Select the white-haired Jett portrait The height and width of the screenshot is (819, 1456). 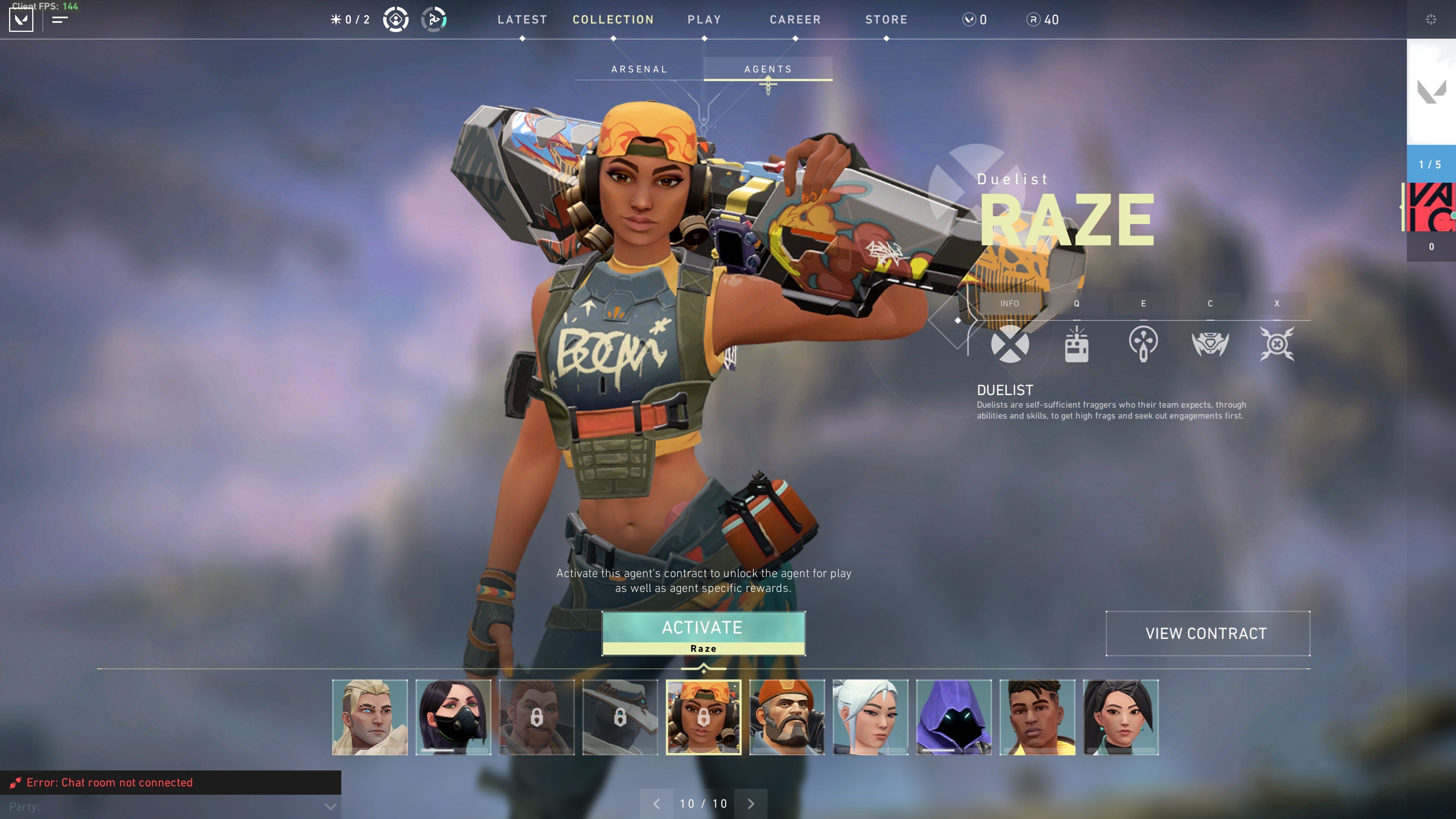click(x=870, y=717)
